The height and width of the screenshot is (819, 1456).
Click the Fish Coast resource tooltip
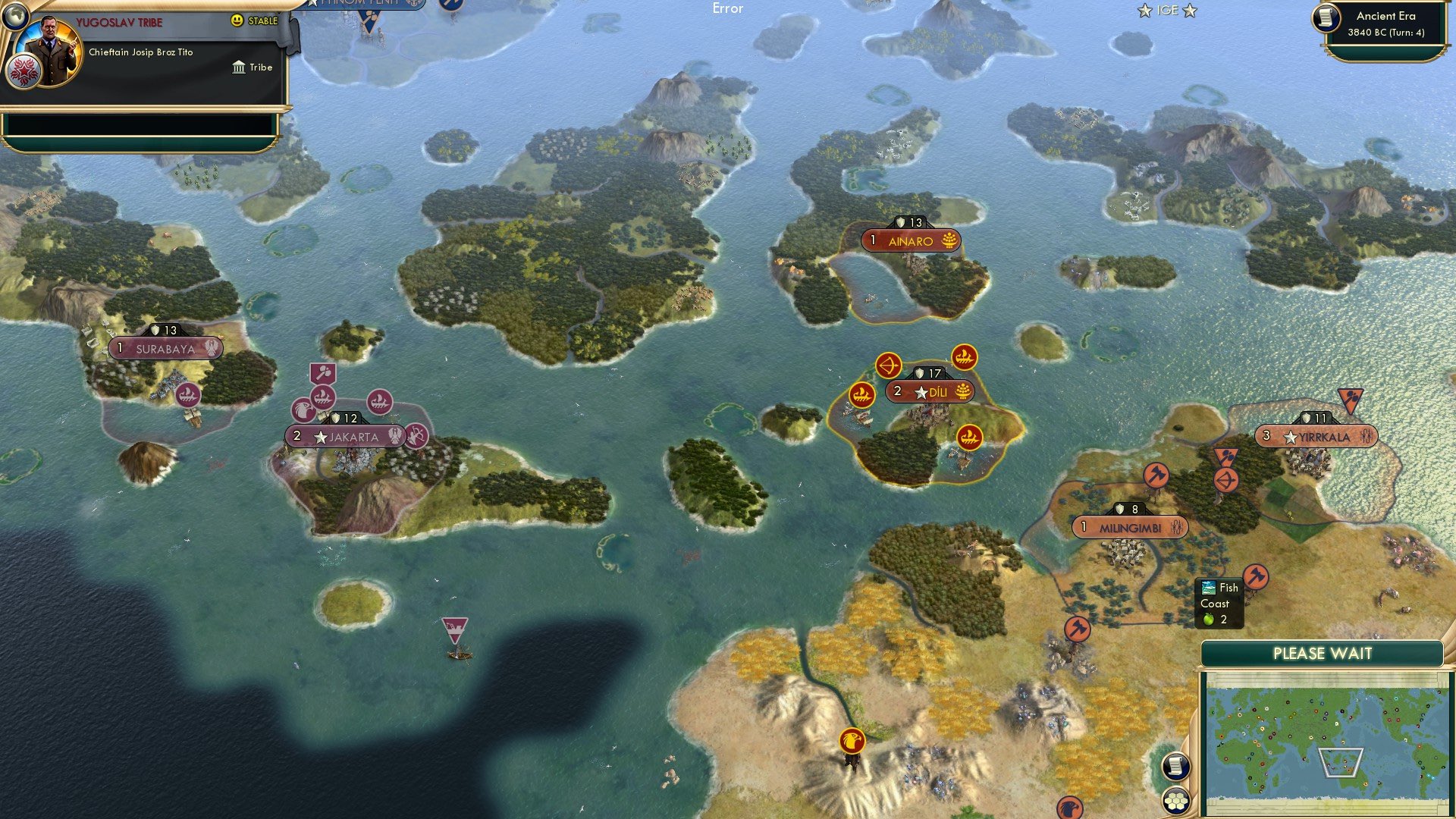(1219, 601)
